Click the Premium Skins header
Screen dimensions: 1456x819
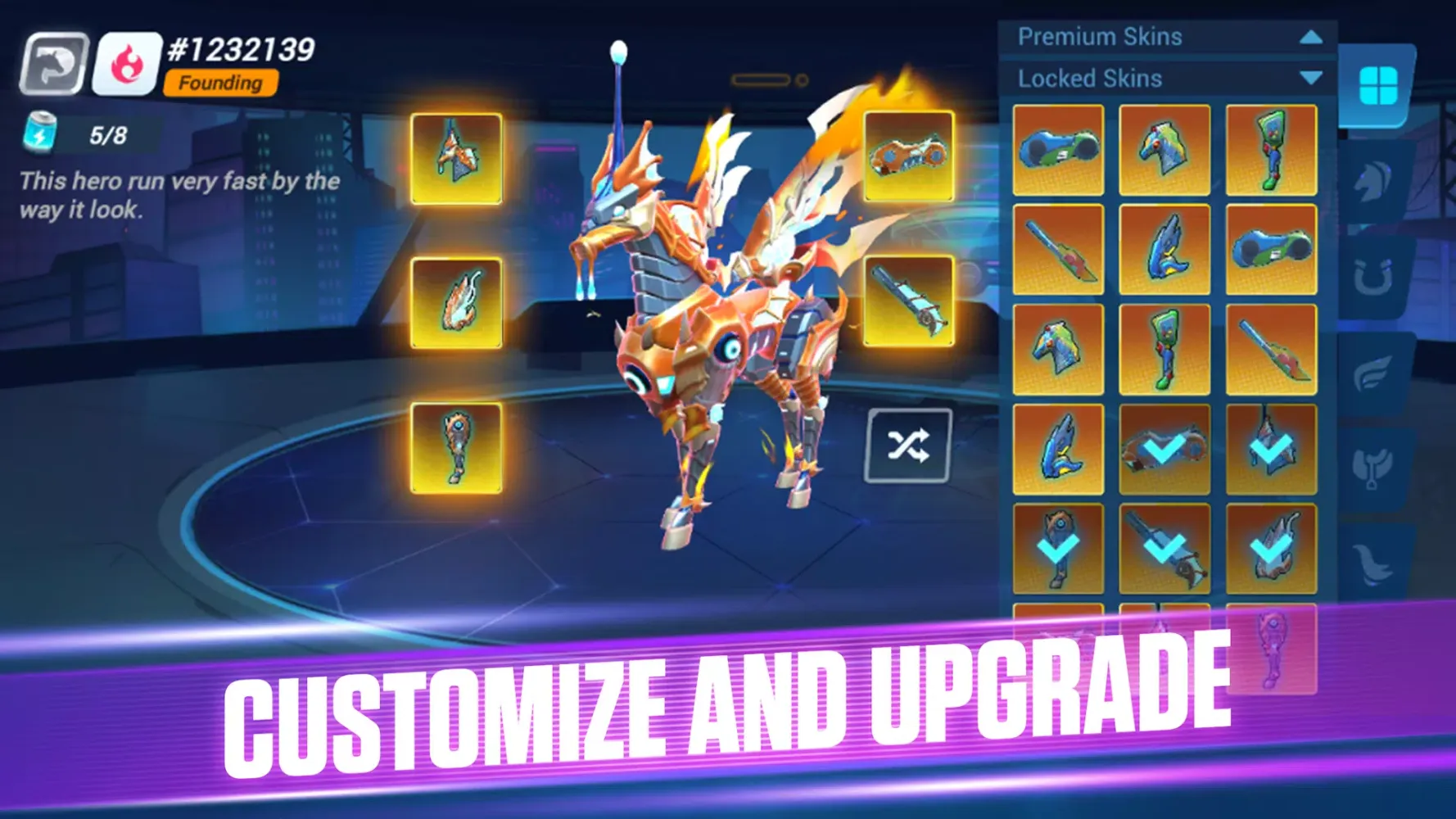[x=1101, y=36]
